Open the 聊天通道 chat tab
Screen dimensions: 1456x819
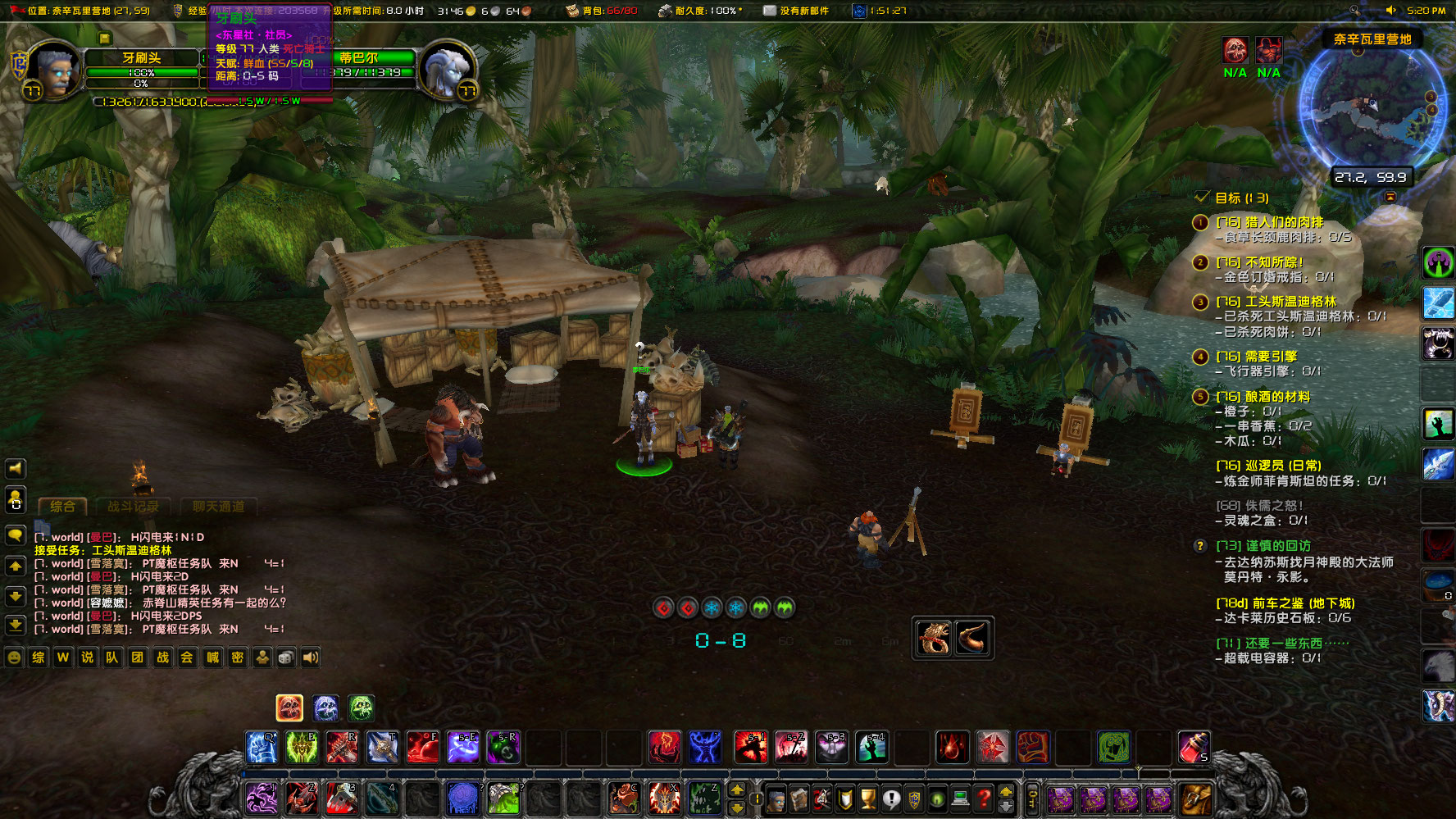[218, 507]
